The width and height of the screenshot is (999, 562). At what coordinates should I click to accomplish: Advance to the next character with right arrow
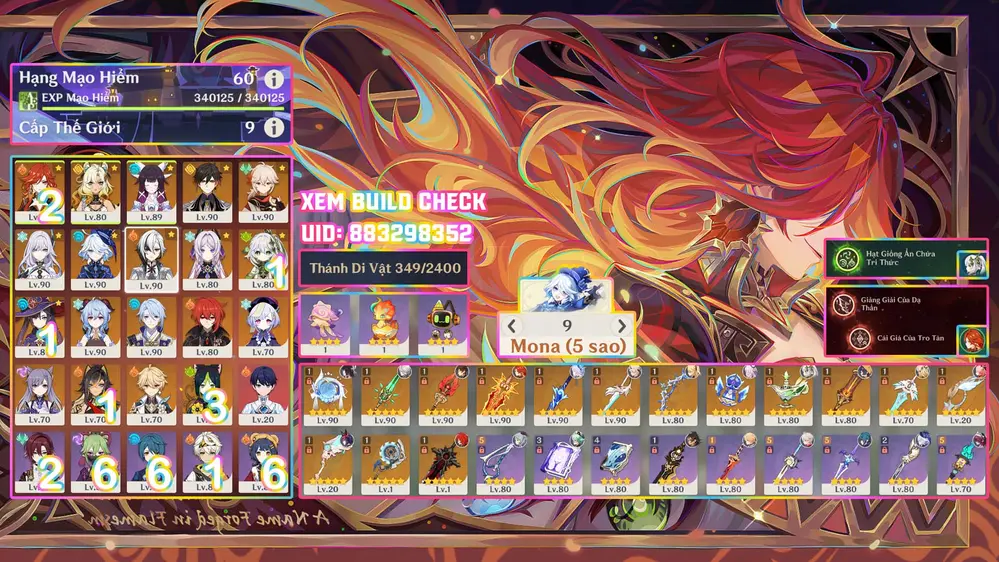(622, 325)
